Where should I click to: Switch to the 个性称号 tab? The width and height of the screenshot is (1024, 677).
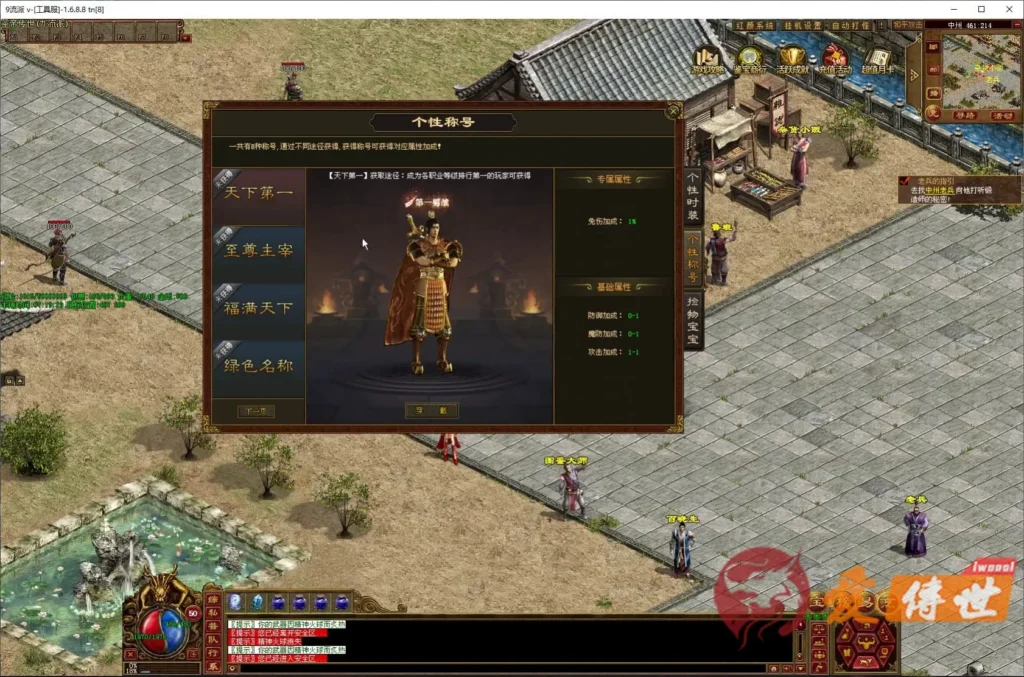pos(693,257)
